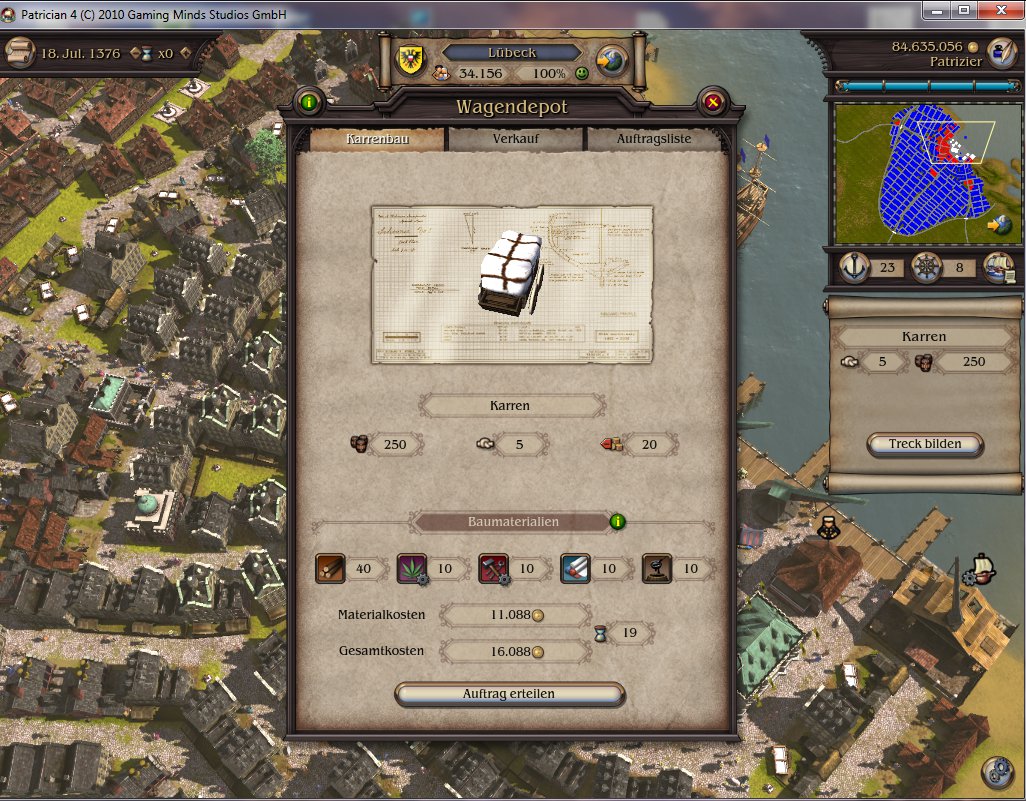Screen dimensions: 1026x801
Task: Open the quill and inkwell icon
Action: (1000, 52)
